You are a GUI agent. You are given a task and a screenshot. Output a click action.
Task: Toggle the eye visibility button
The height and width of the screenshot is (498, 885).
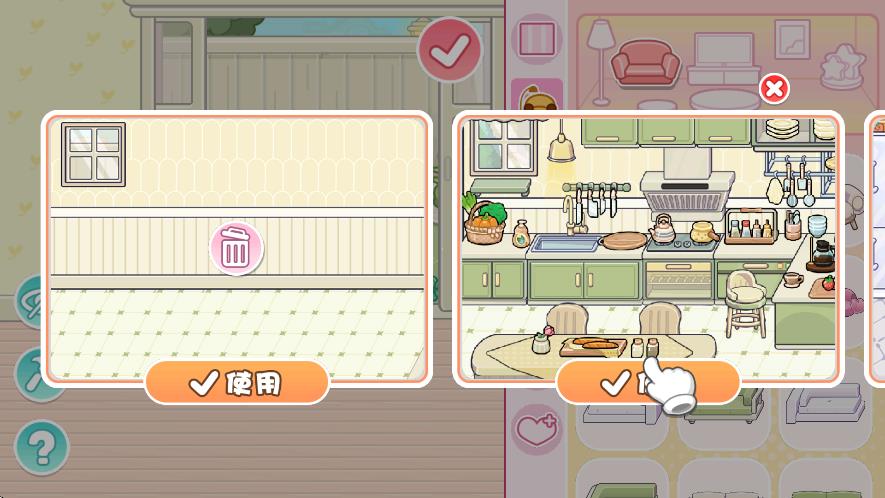pyautogui.click(x=32, y=300)
